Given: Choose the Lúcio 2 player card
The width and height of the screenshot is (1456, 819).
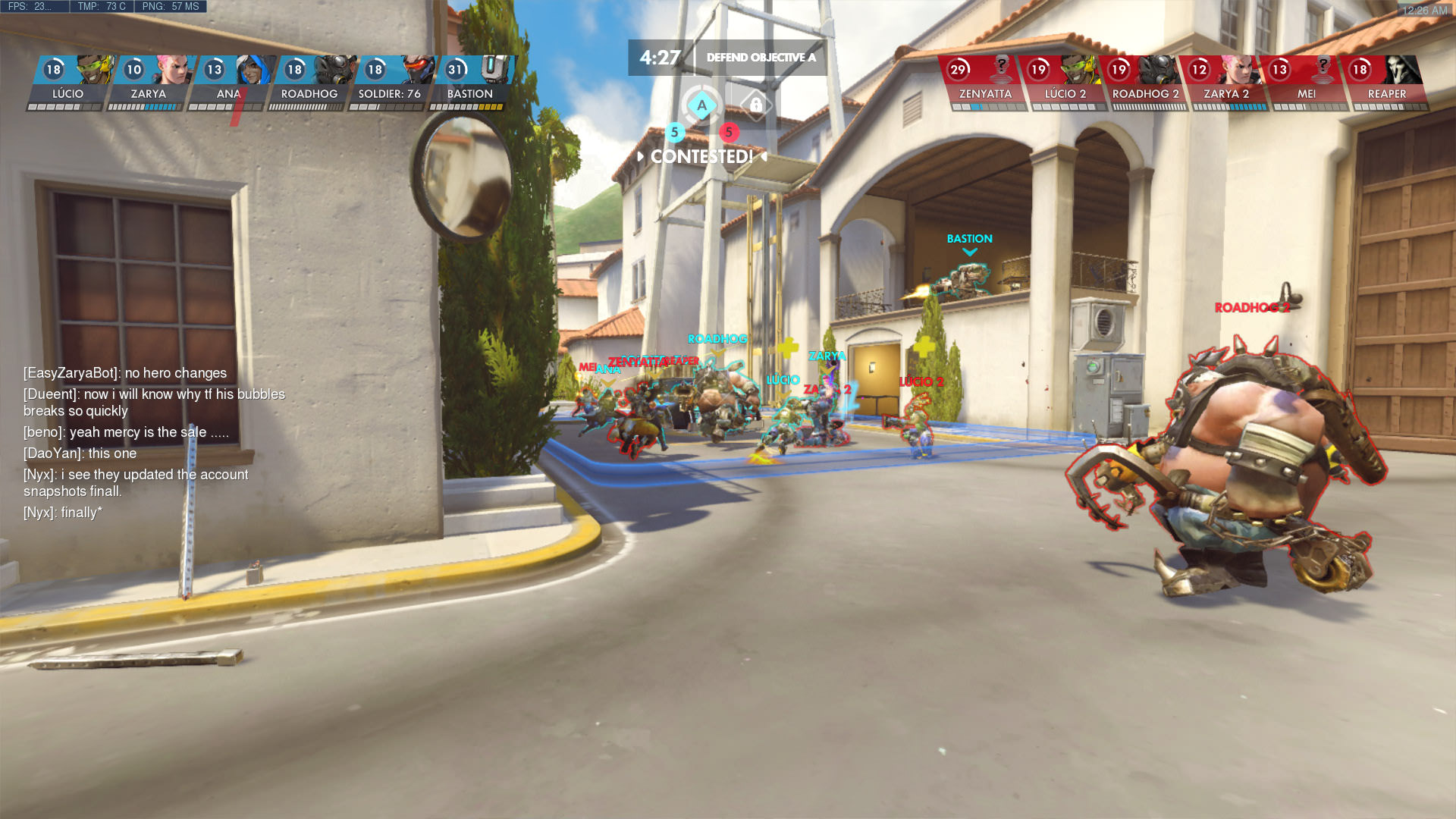Looking at the screenshot, I should point(1065,83).
